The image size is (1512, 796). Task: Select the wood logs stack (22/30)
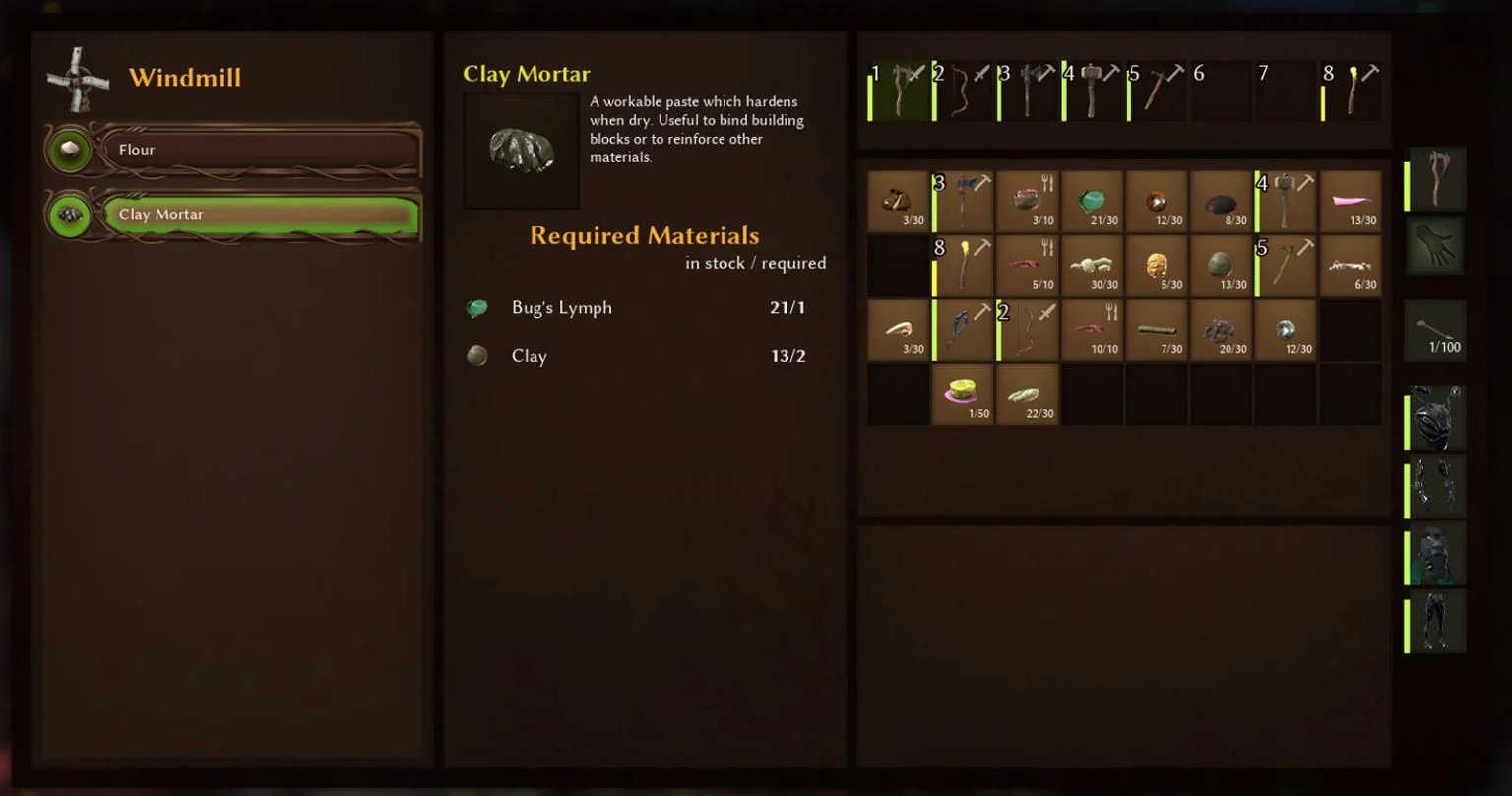click(1027, 394)
